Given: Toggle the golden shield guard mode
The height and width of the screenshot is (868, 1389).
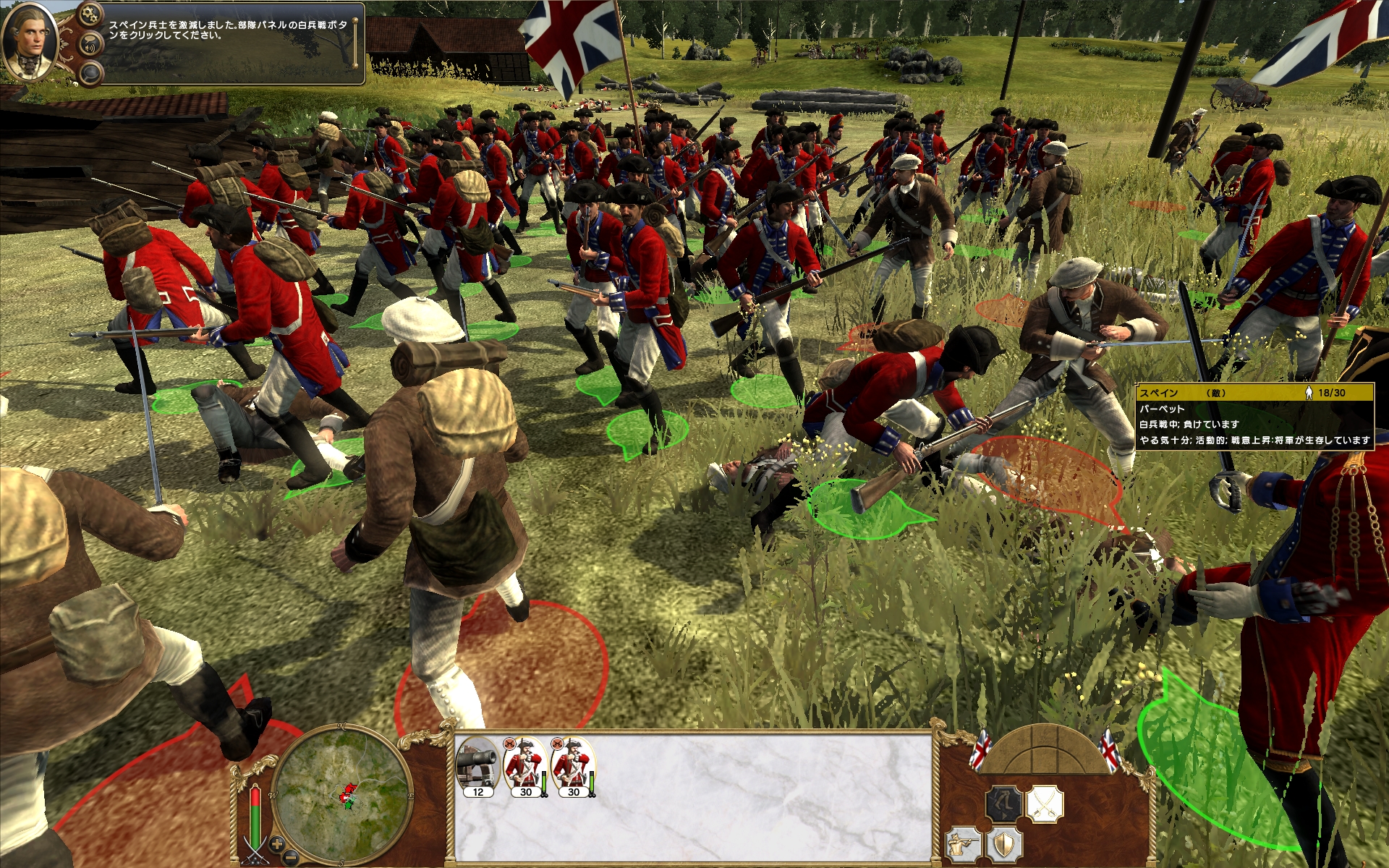Looking at the screenshot, I should point(1005,845).
